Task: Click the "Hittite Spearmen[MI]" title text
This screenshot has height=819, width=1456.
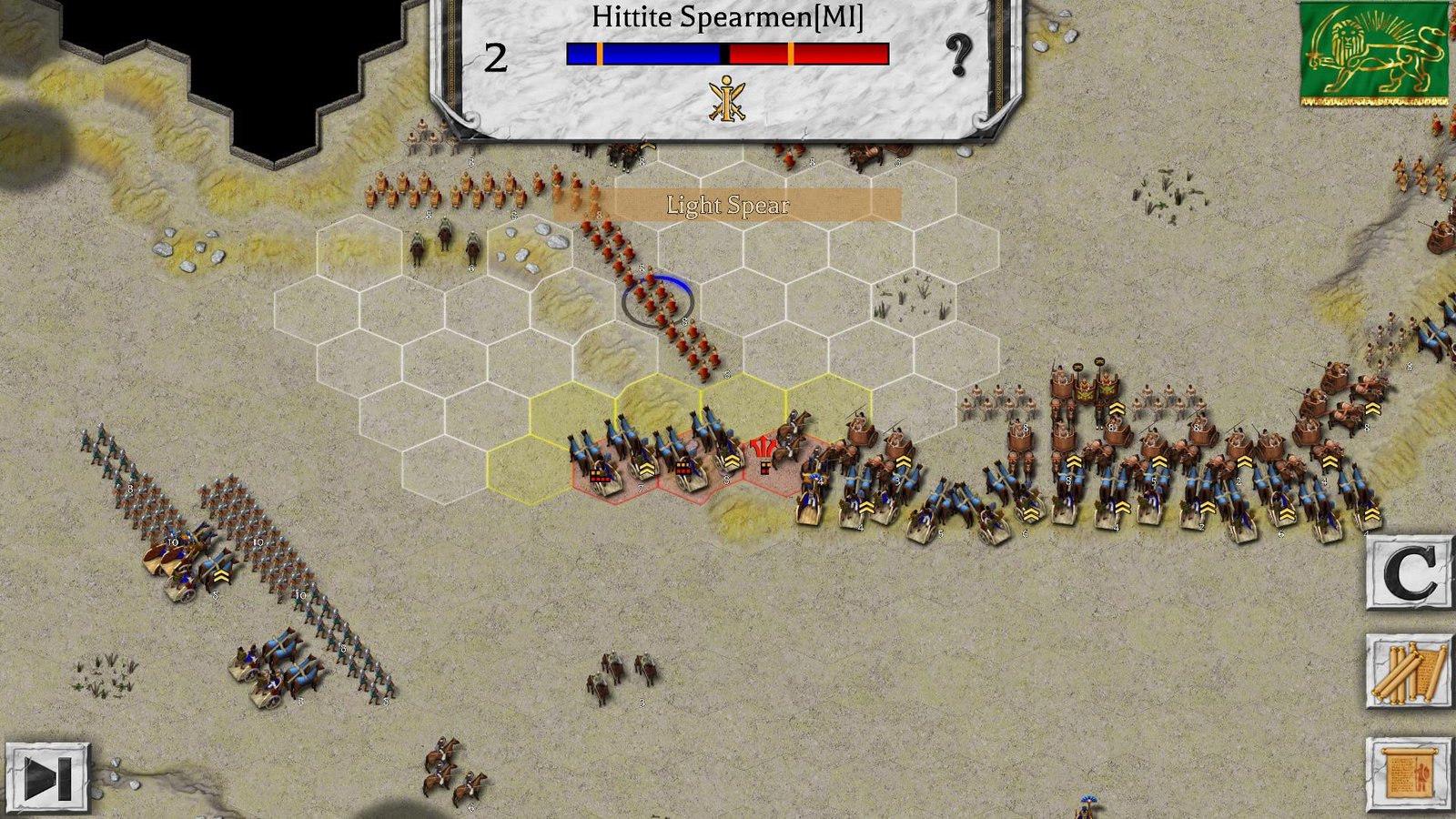Action: pos(728,16)
